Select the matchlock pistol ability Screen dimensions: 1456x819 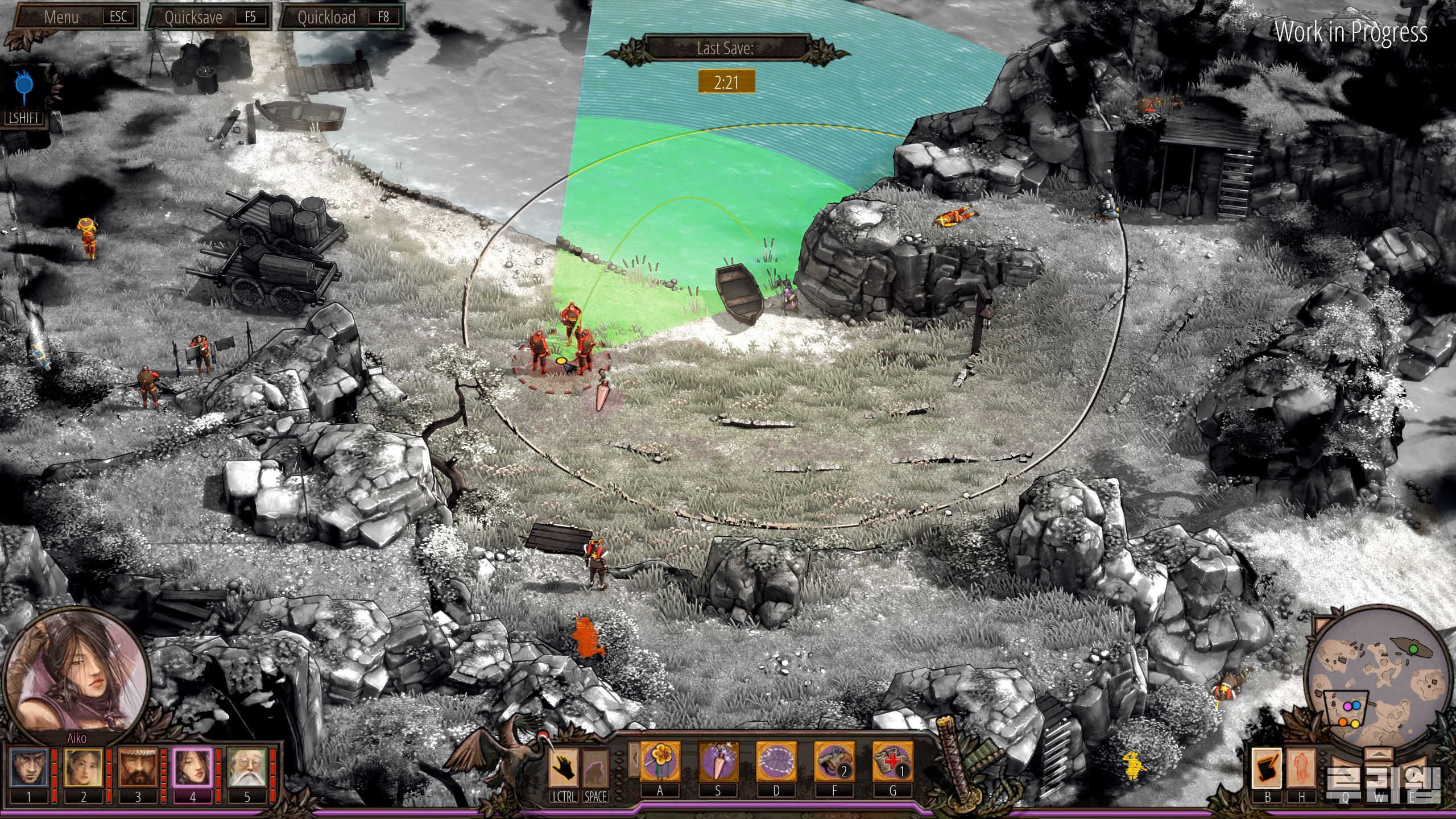(x=834, y=762)
